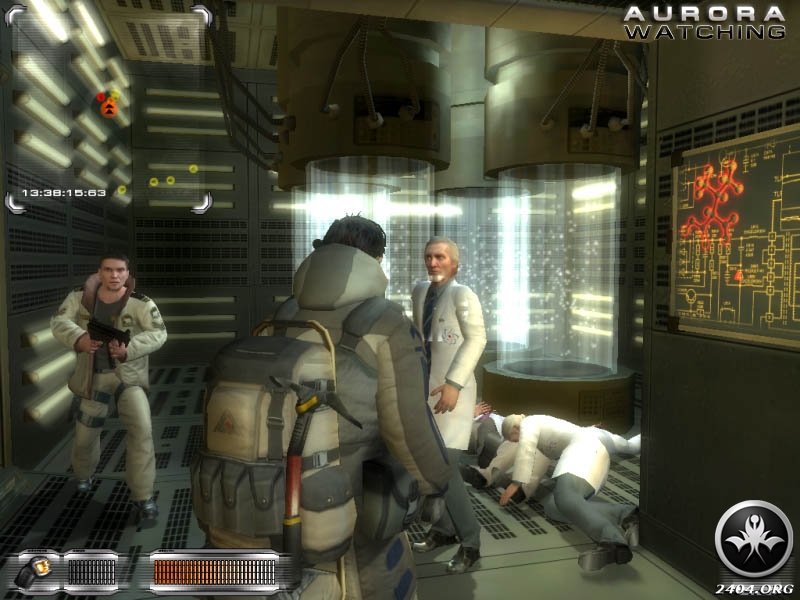Select the red blip on the radar

coord(102,98)
